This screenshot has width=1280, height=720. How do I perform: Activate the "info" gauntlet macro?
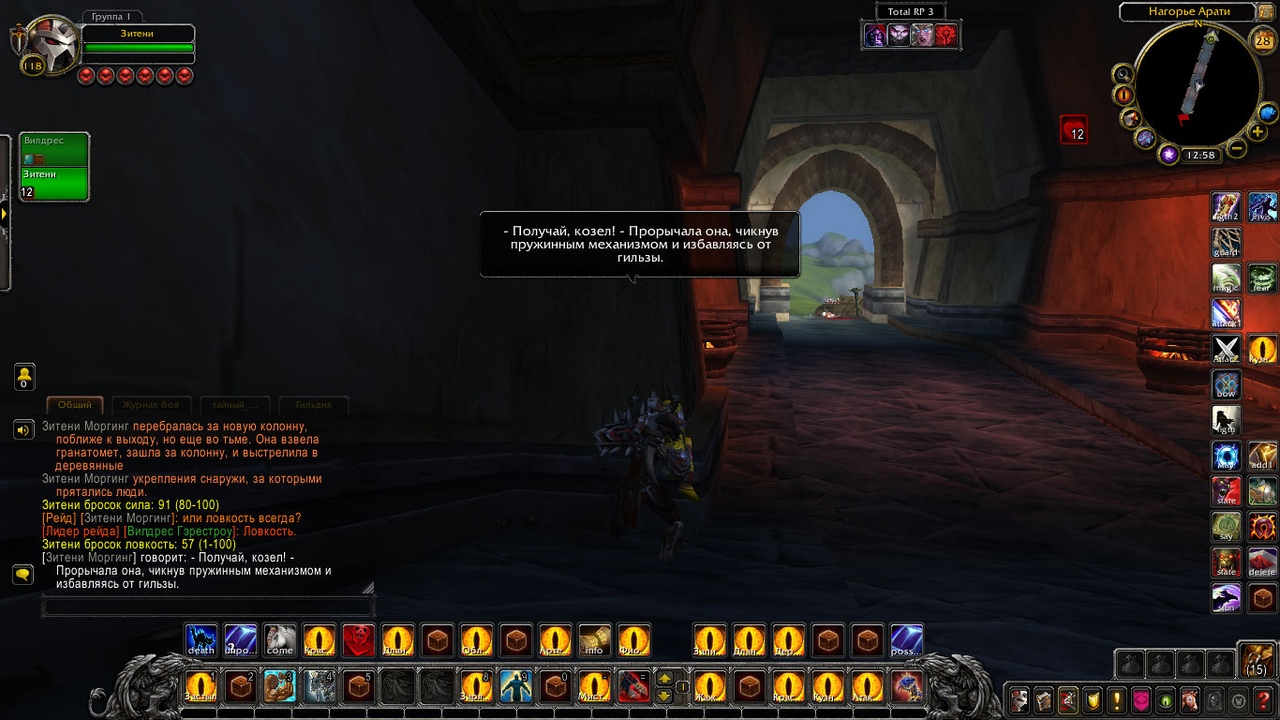tap(594, 640)
